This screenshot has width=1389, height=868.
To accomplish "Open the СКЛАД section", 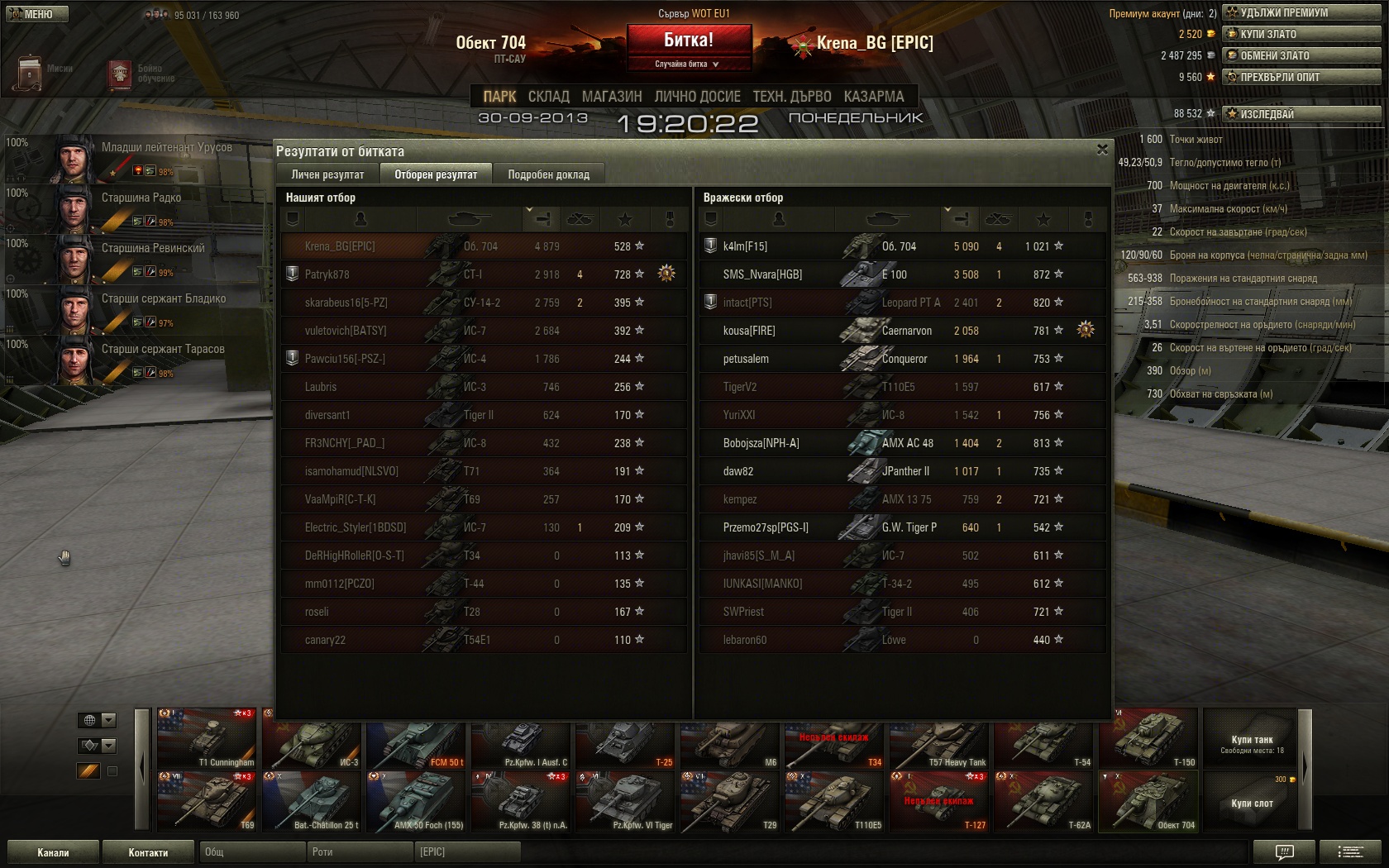I will click(x=548, y=97).
